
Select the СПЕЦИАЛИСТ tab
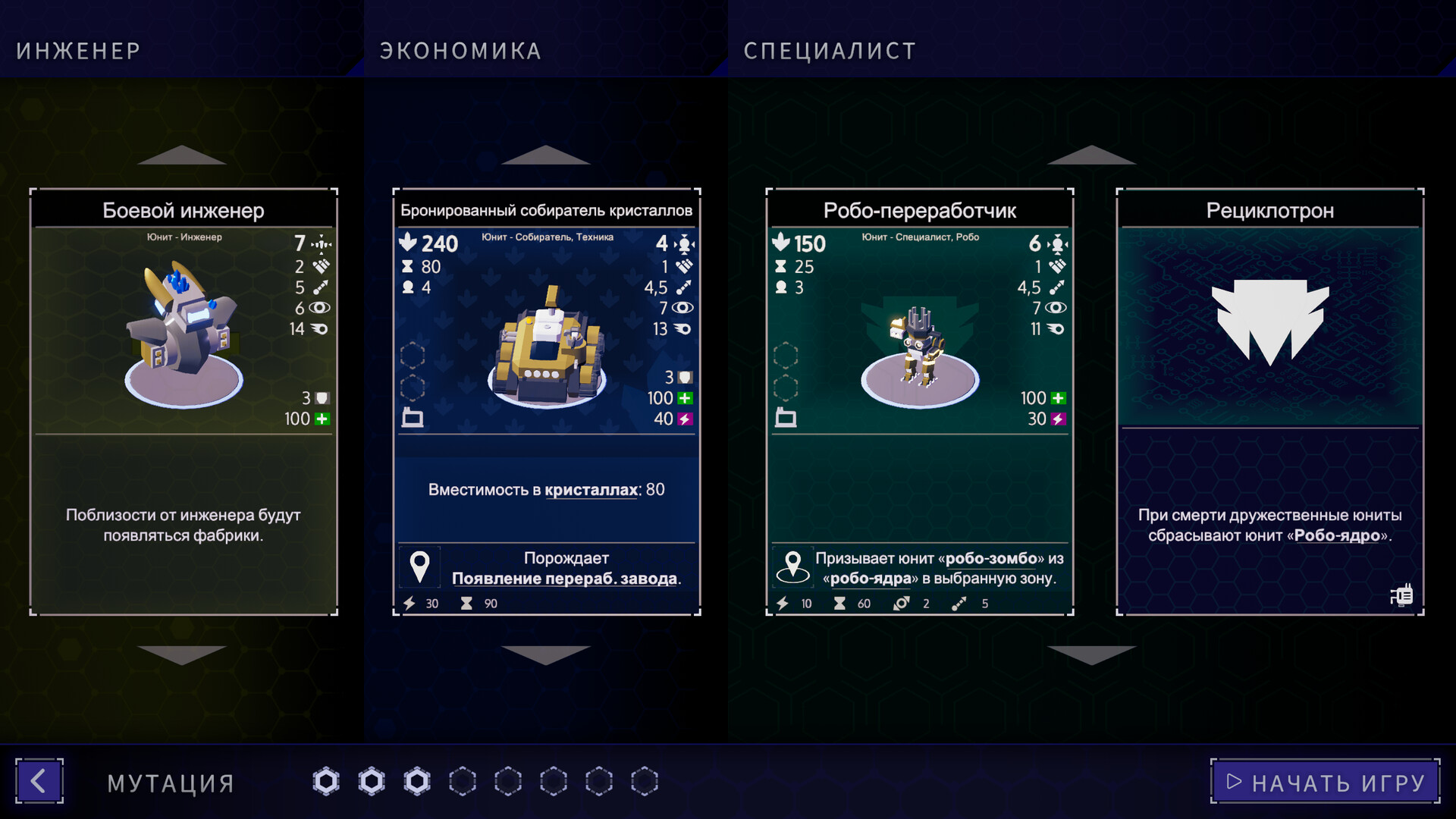tap(828, 51)
